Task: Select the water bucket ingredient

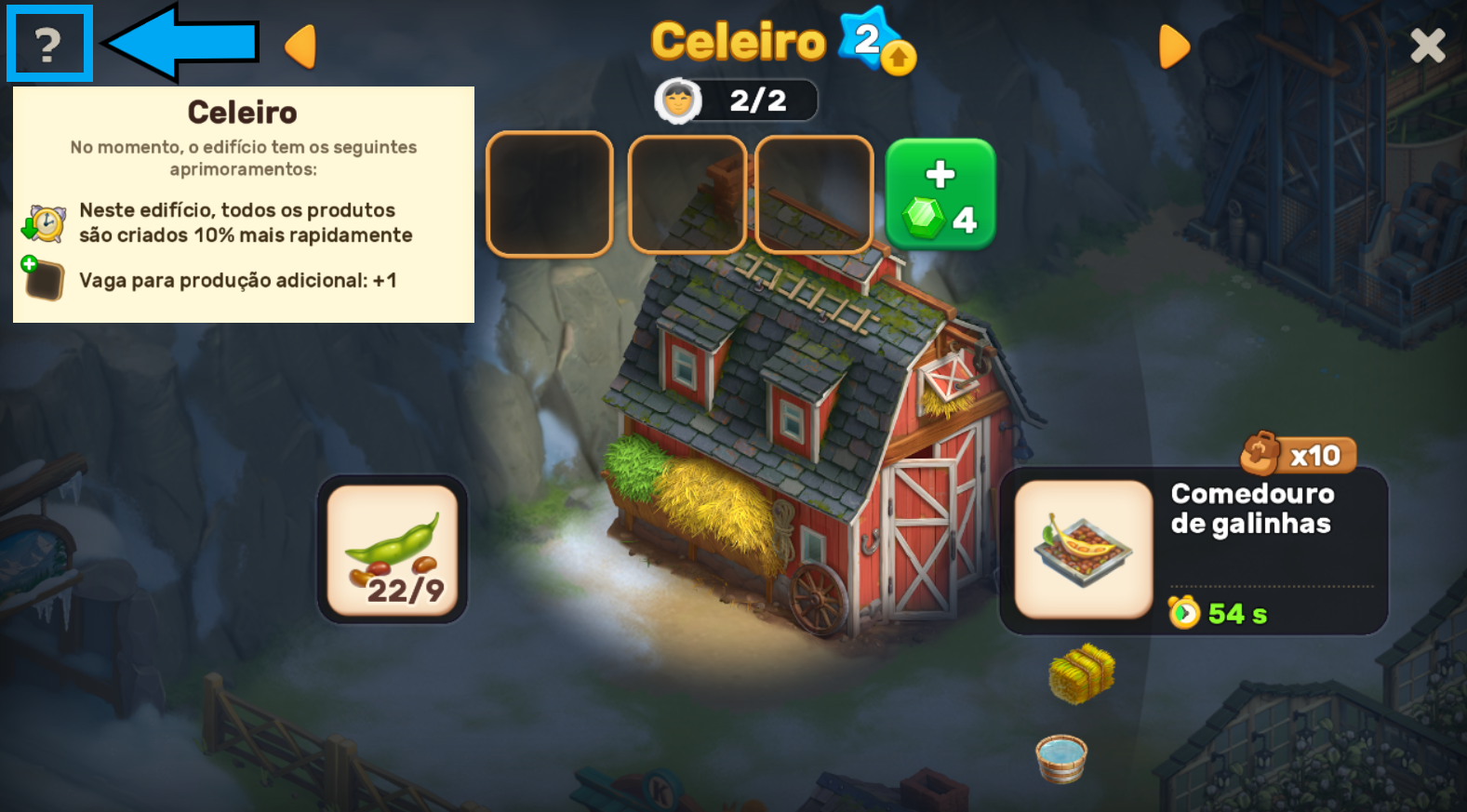Action: click(x=1061, y=757)
